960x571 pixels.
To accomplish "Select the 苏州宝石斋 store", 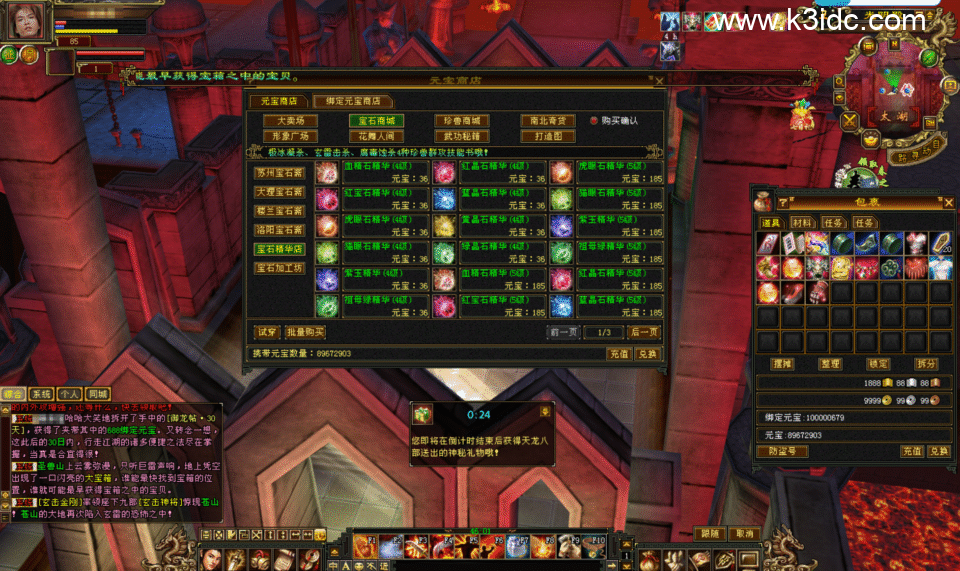I will click(x=278, y=172).
